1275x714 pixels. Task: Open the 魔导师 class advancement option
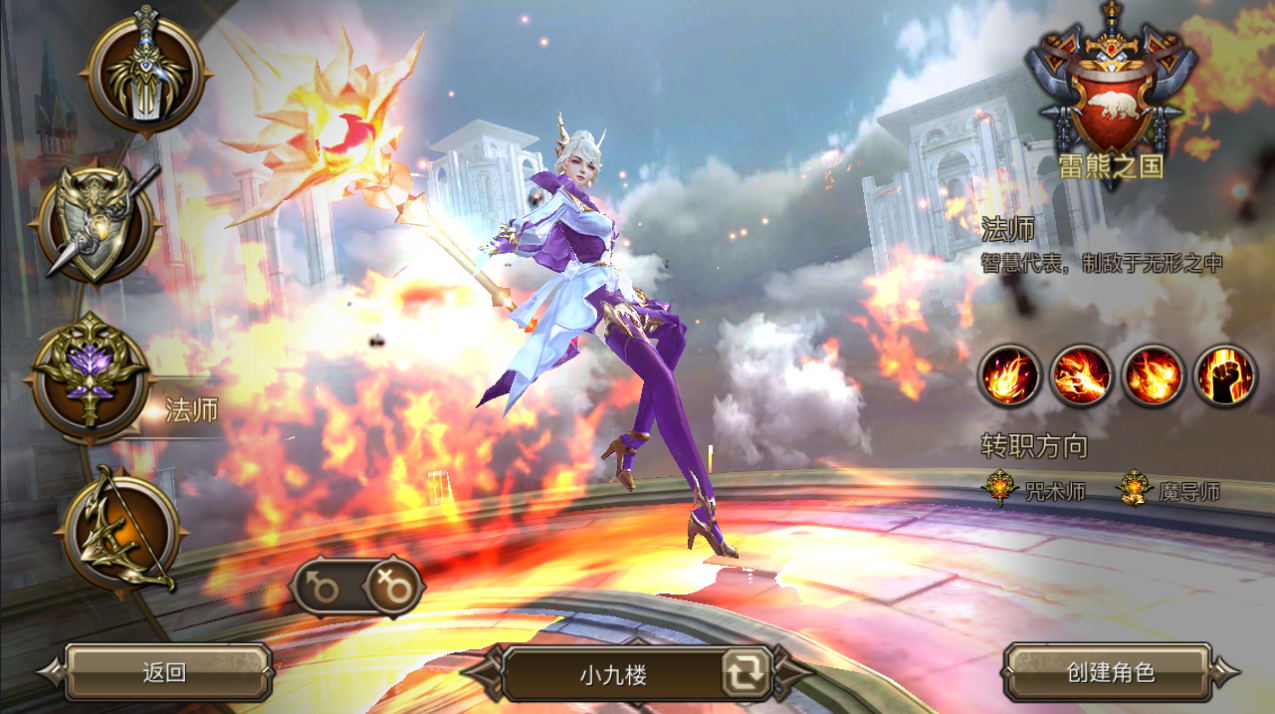(x=1170, y=491)
